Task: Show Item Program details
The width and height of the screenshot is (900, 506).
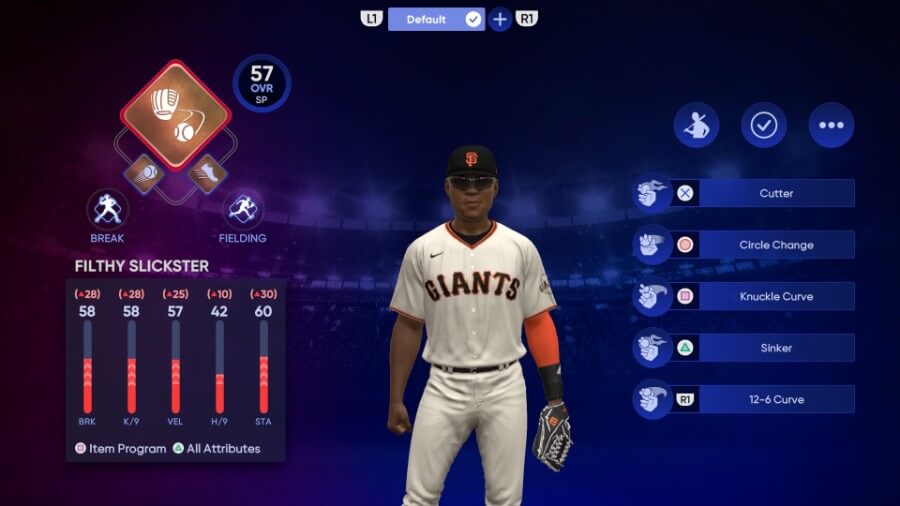Action: [120, 449]
